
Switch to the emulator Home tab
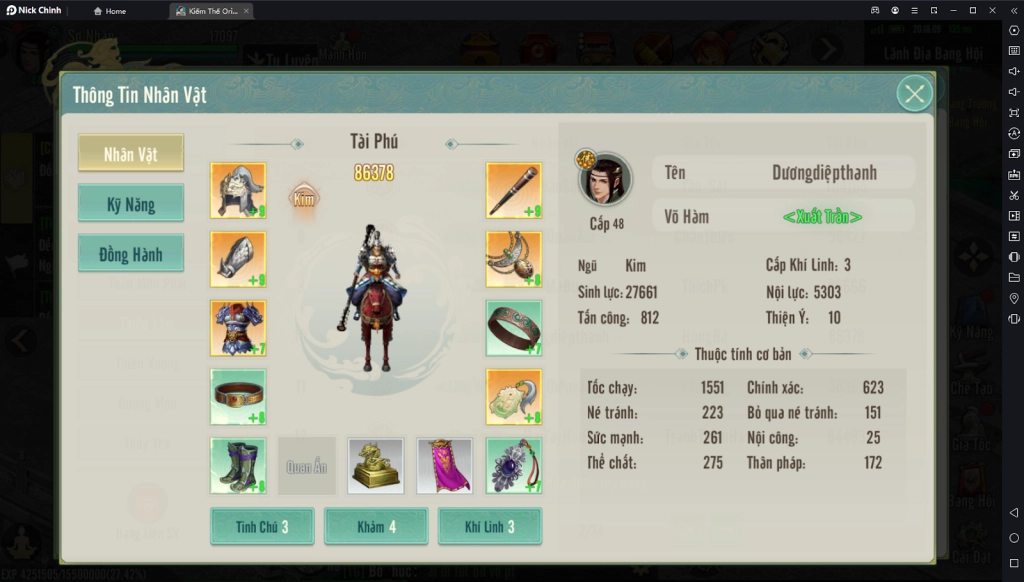pyautogui.click(x=110, y=11)
